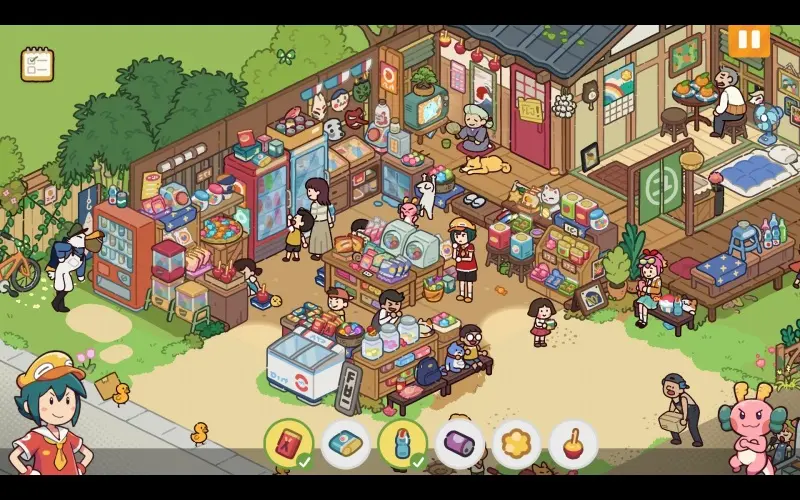The image size is (800, 500).
Task: Select the found red packet item
Action: coord(288,444)
